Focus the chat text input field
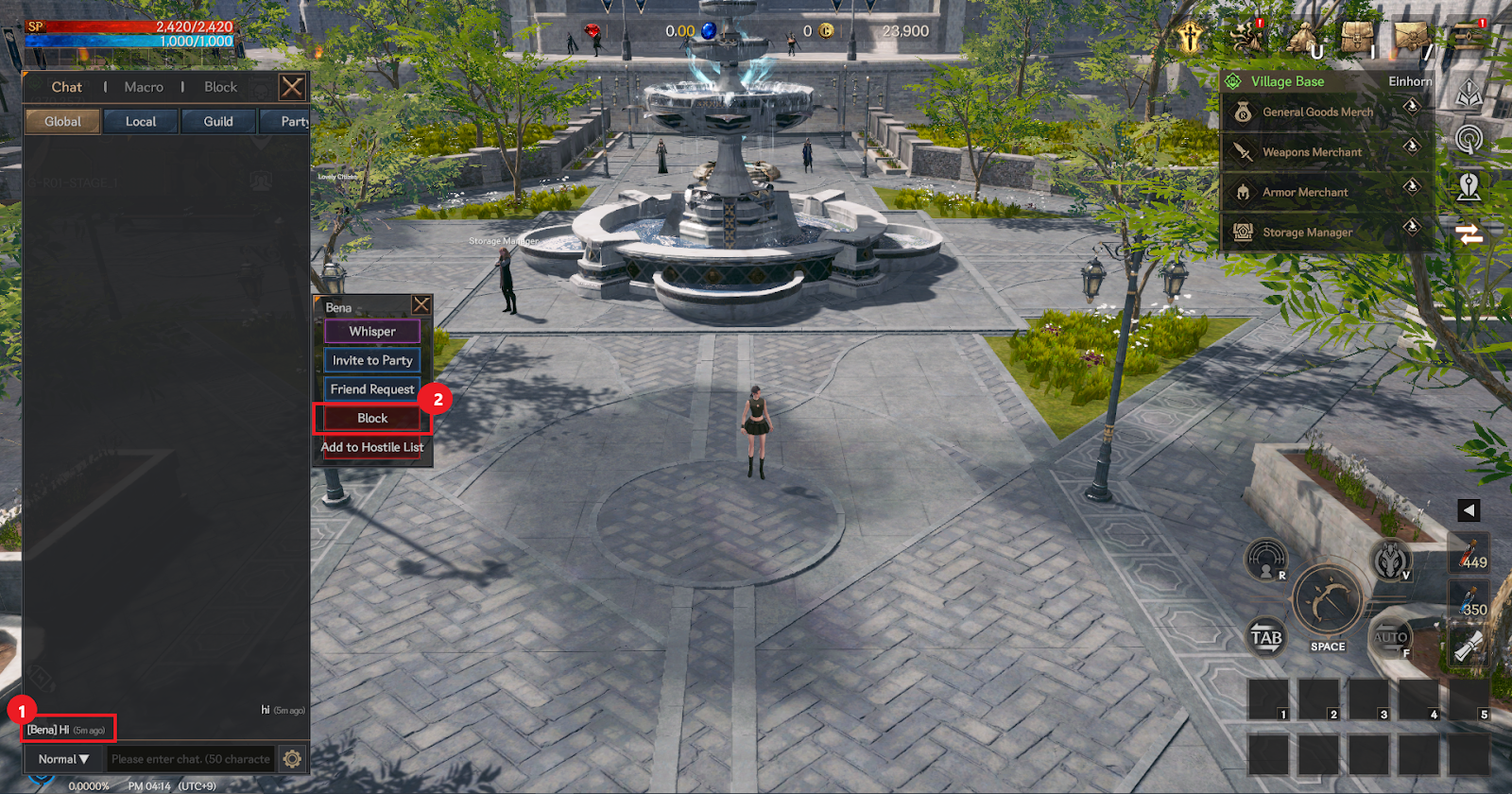Screen dimensions: 1512x794 190,759
